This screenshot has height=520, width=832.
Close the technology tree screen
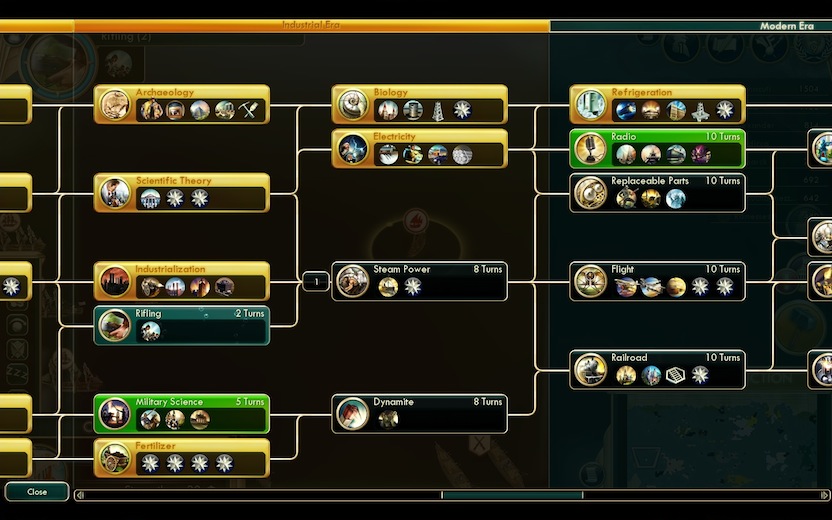pos(37,492)
